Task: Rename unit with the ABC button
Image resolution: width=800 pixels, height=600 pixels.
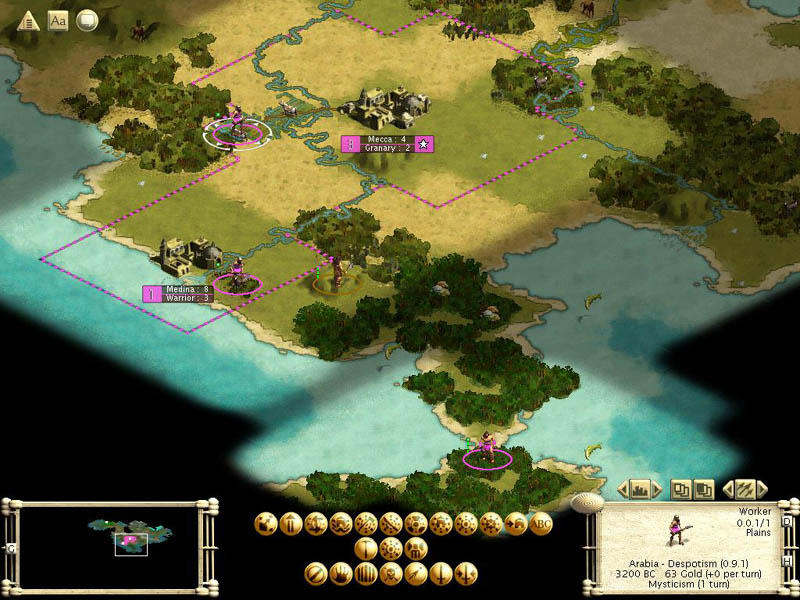Action: 541,522
